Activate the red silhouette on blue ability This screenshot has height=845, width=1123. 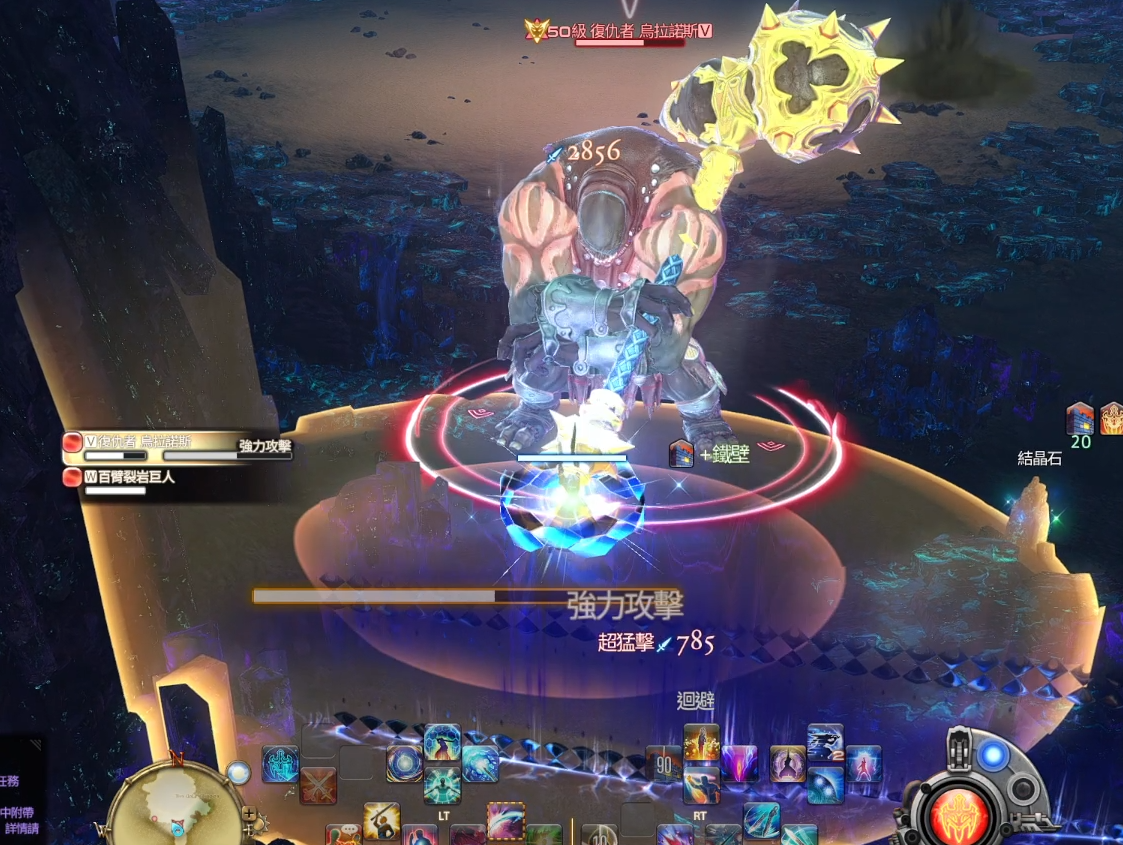tap(863, 764)
